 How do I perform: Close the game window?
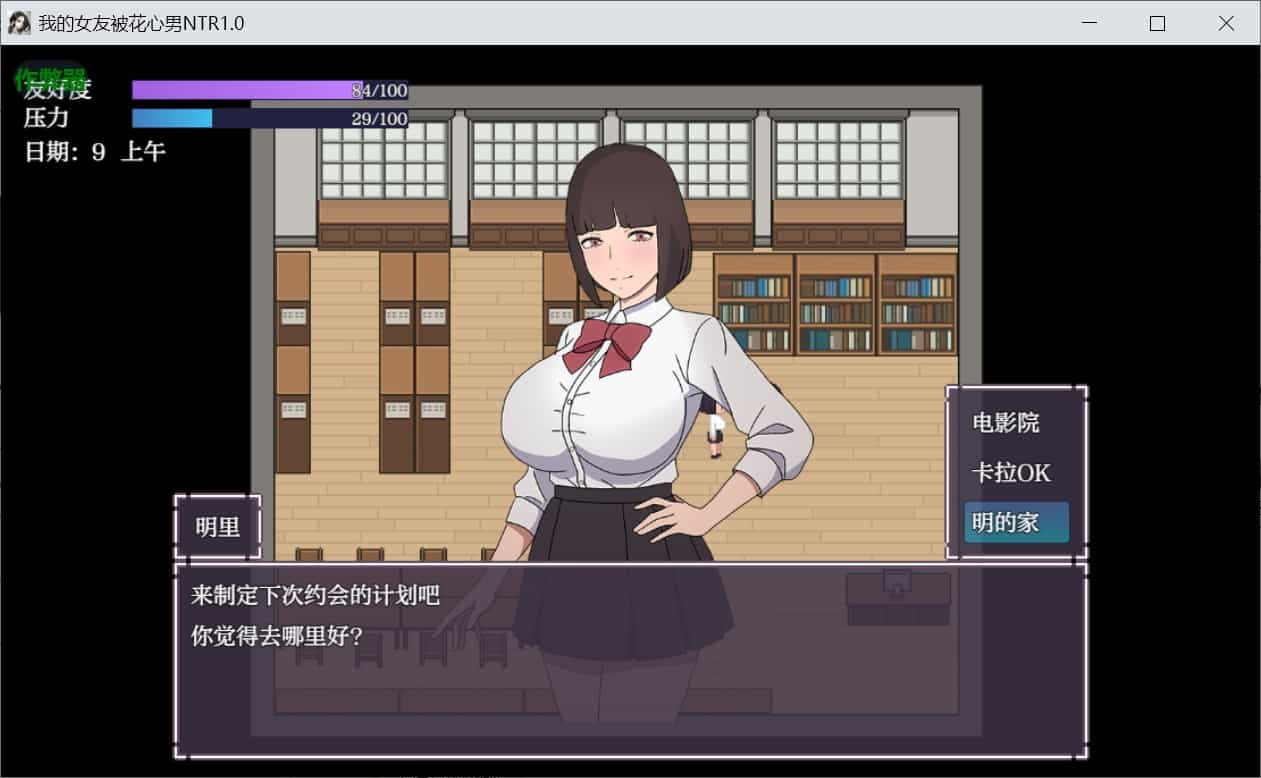pos(1226,23)
